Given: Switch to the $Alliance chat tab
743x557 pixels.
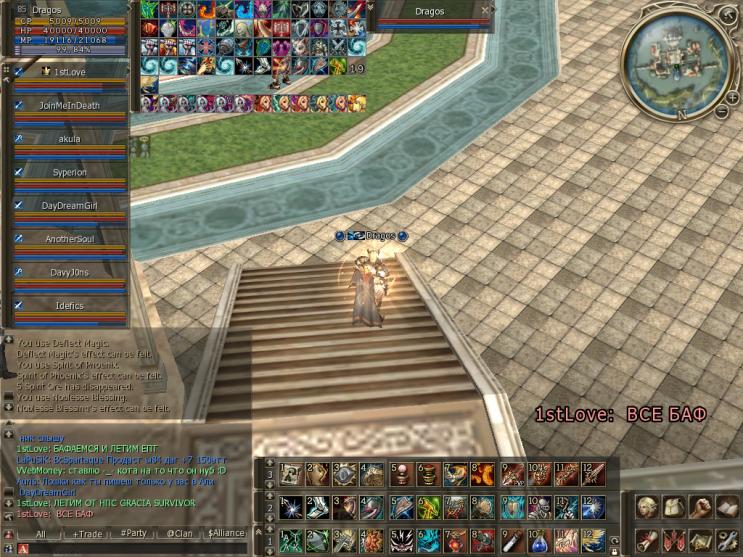Looking at the screenshot, I should point(226,534).
